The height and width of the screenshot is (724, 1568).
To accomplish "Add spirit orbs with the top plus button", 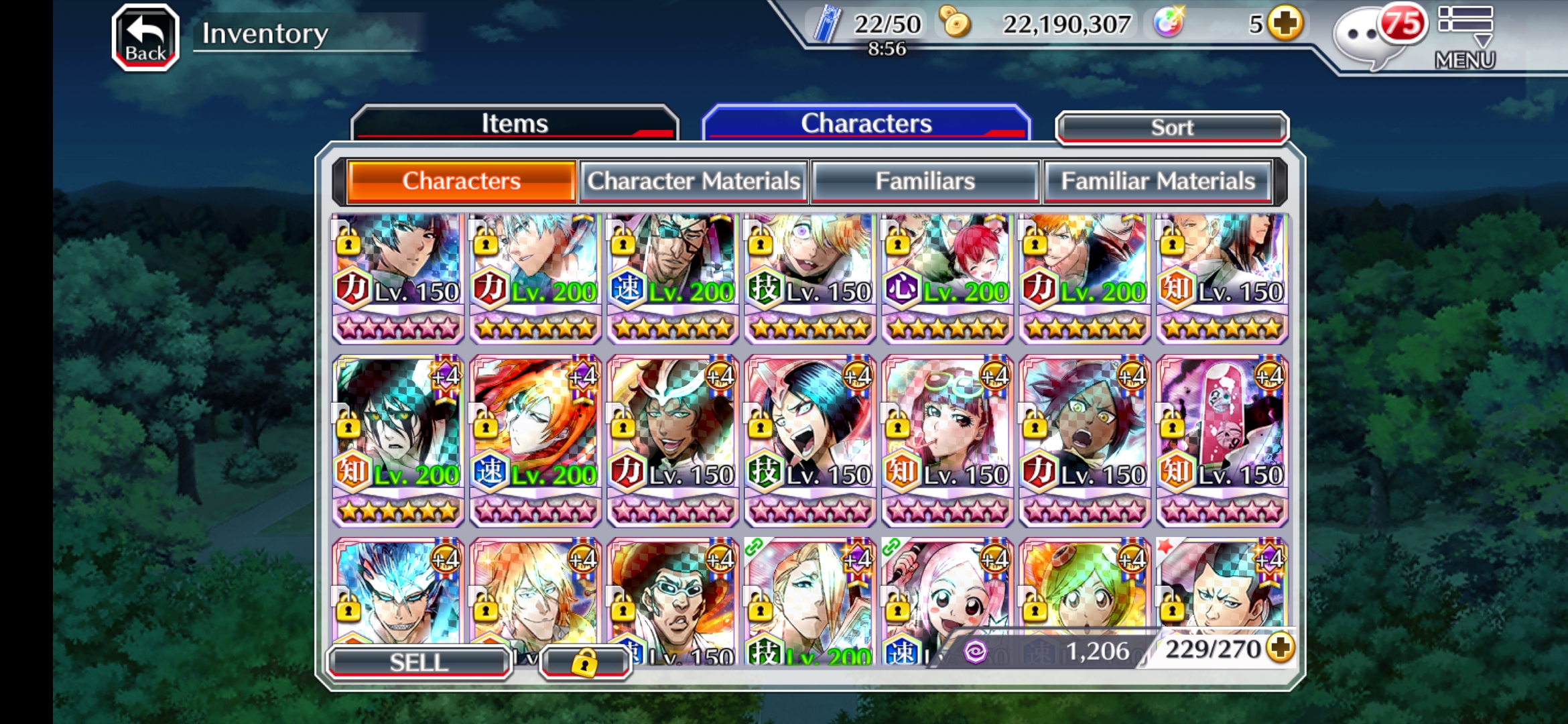I will pos(1285,24).
